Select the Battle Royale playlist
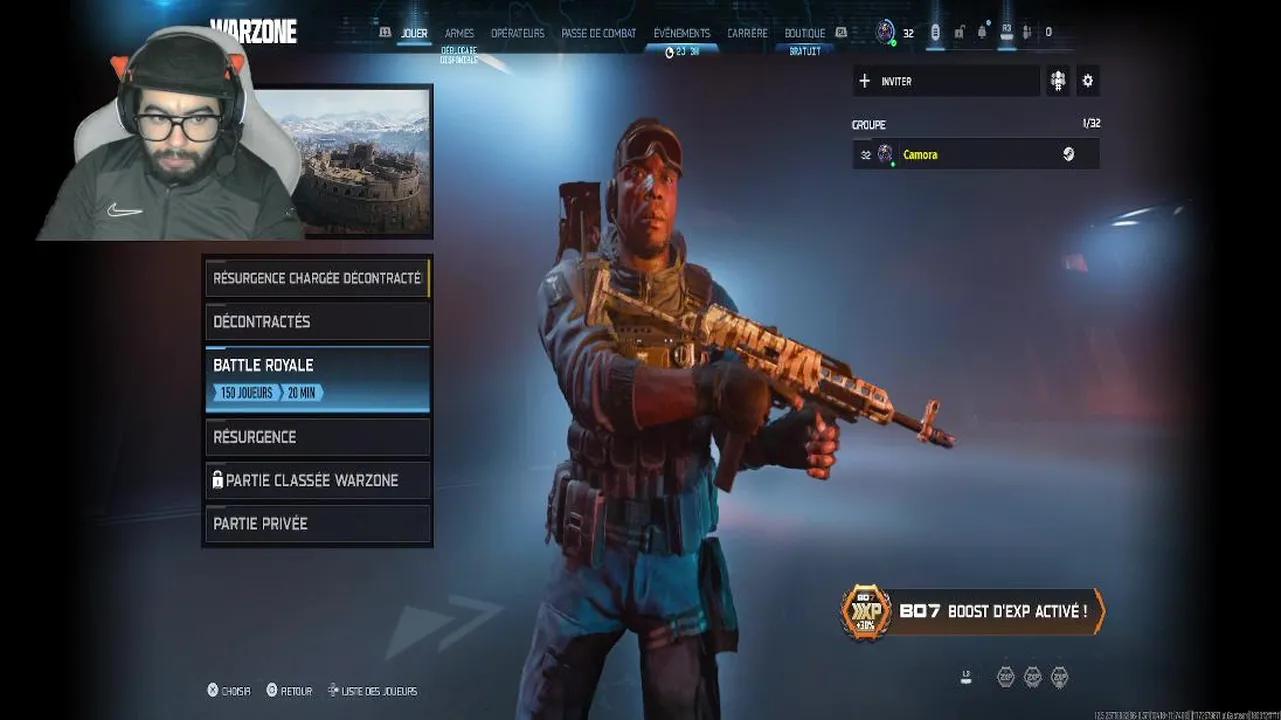 click(317, 378)
